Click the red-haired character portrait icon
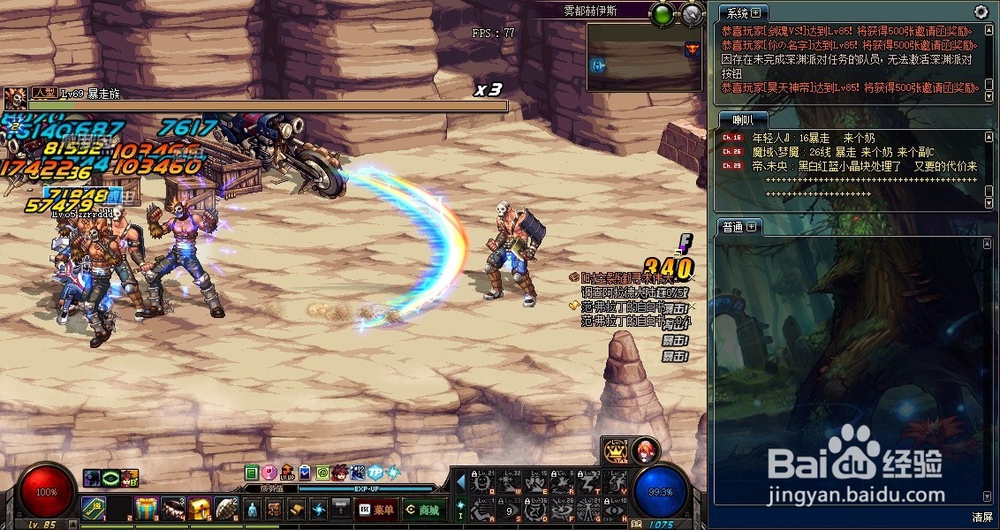The height and width of the screenshot is (530, 1000). pos(646,449)
